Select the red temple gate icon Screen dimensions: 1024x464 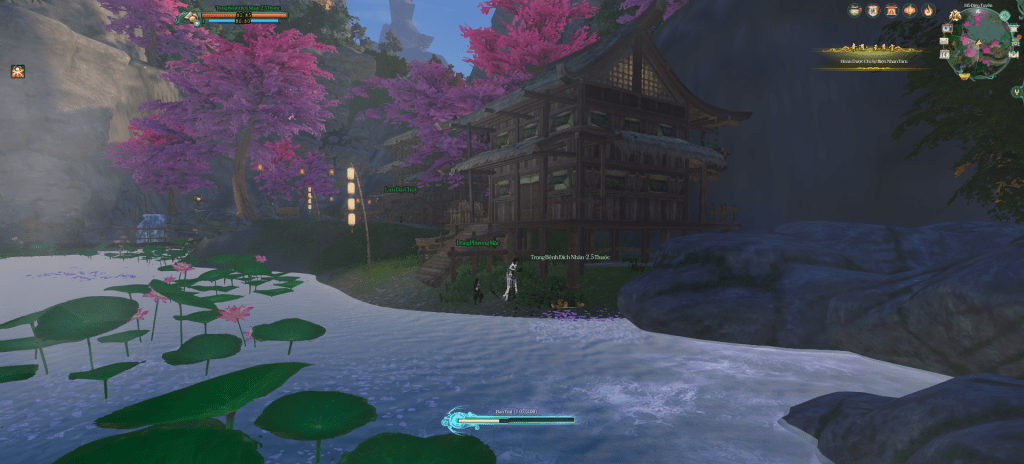point(892,10)
